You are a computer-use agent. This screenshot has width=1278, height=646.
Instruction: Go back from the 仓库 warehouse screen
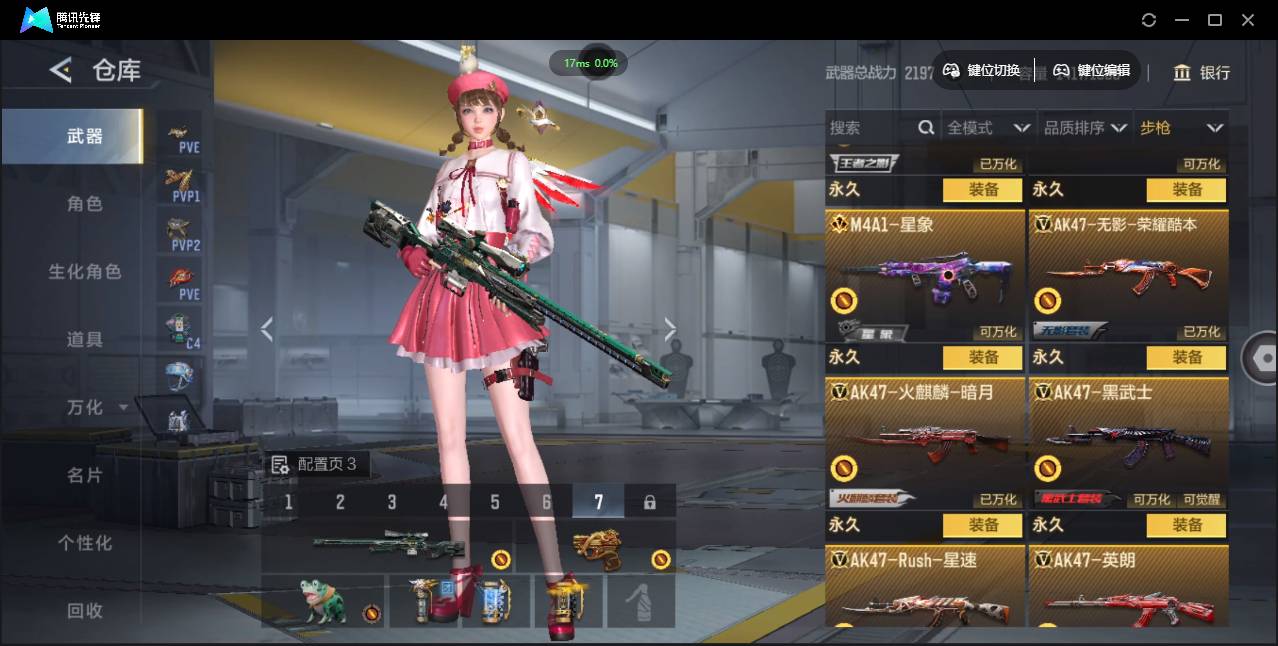61,70
